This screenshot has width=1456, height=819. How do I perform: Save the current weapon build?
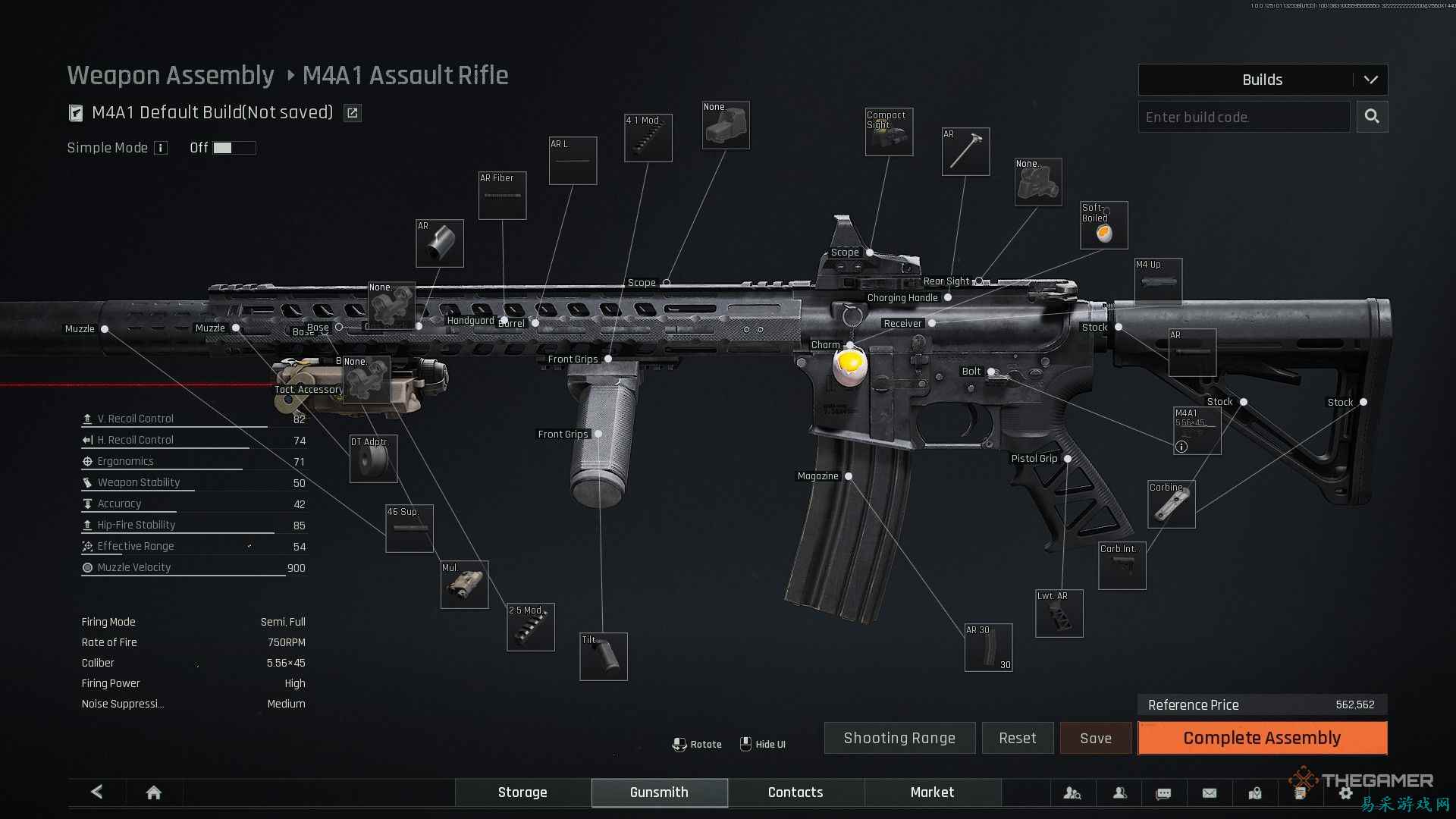coord(1095,738)
